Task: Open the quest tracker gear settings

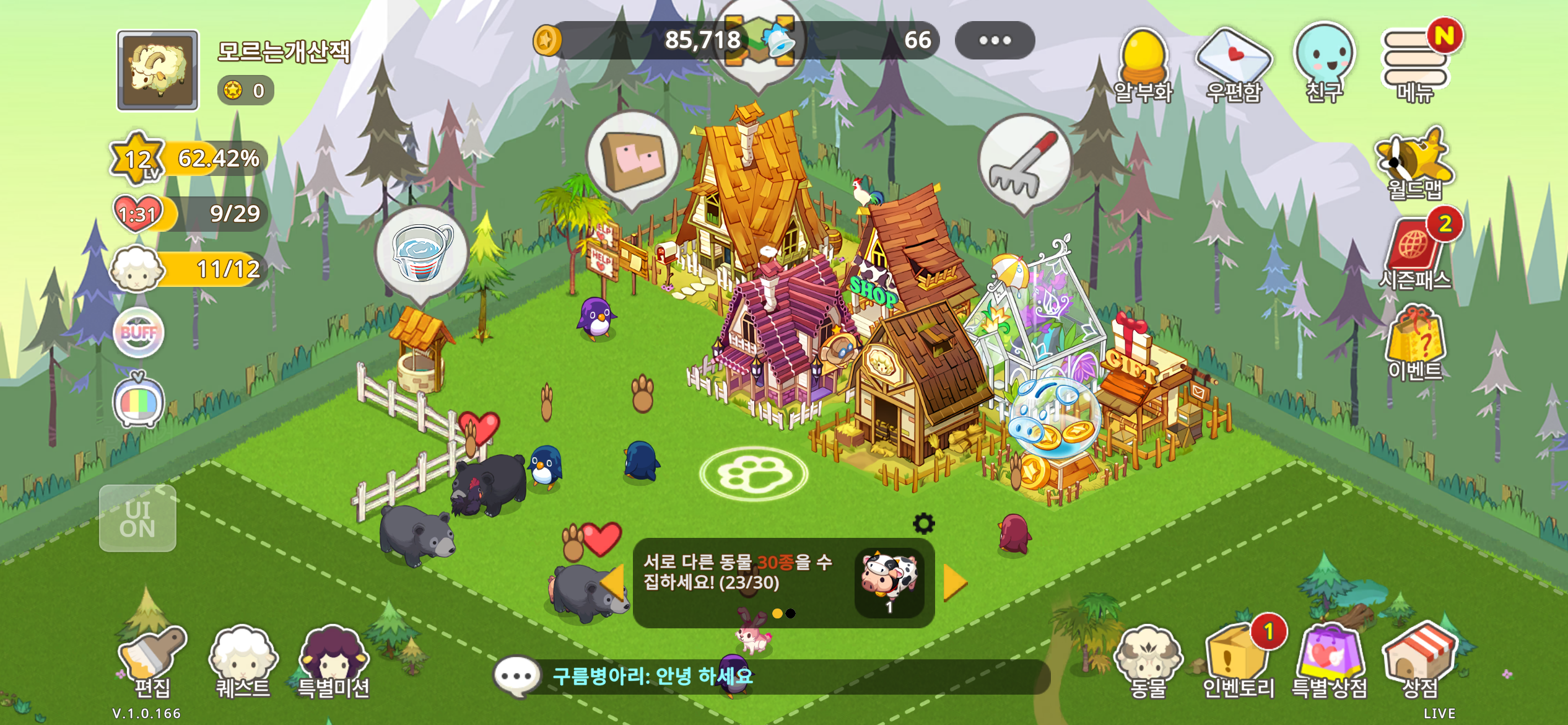Action: [x=923, y=524]
